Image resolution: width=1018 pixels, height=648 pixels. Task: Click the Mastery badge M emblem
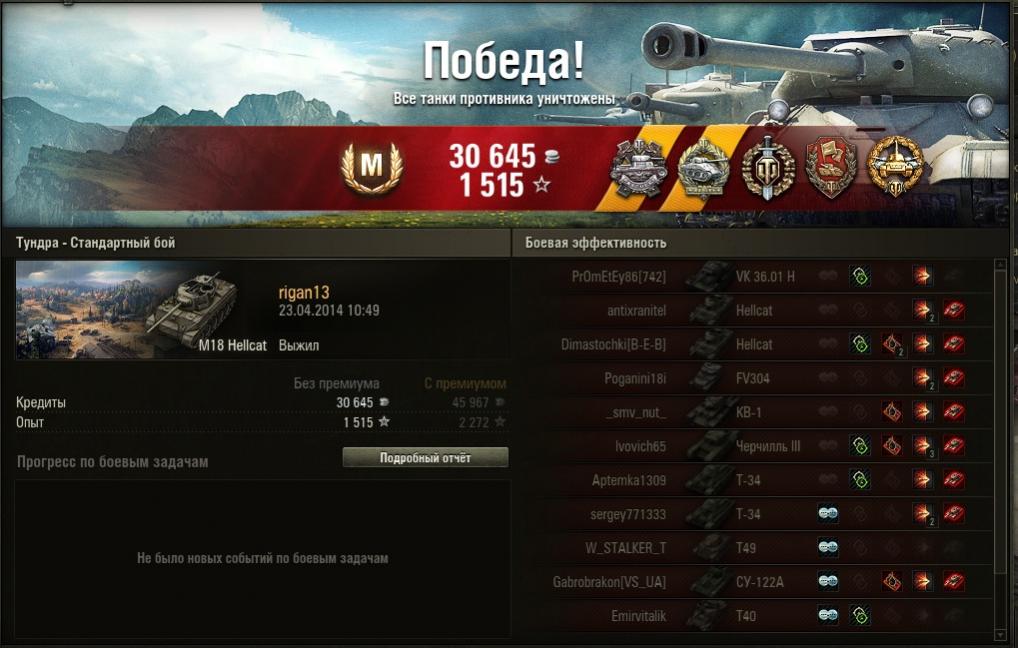[x=371, y=167]
